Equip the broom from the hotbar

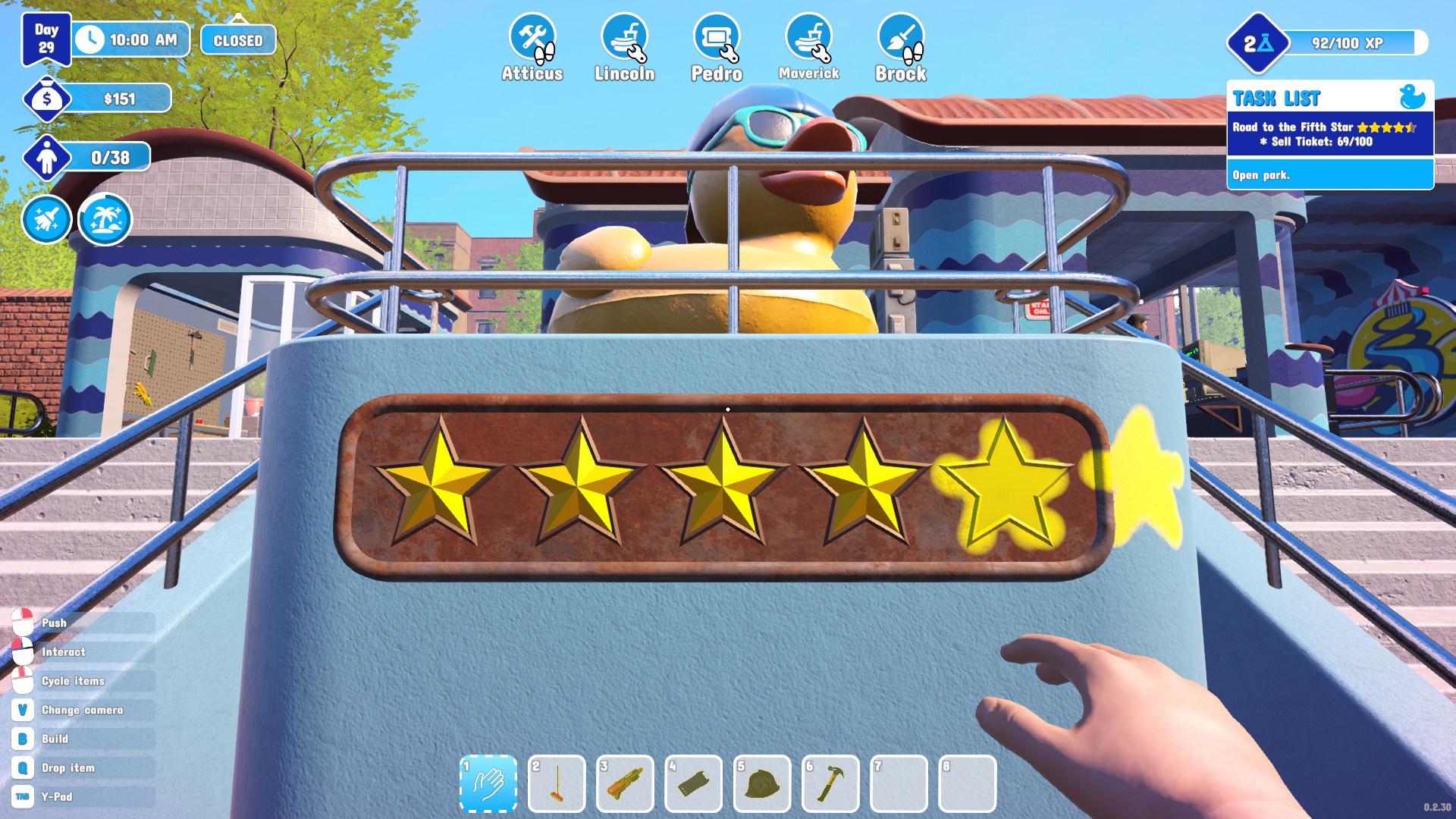pyautogui.click(x=557, y=783)
